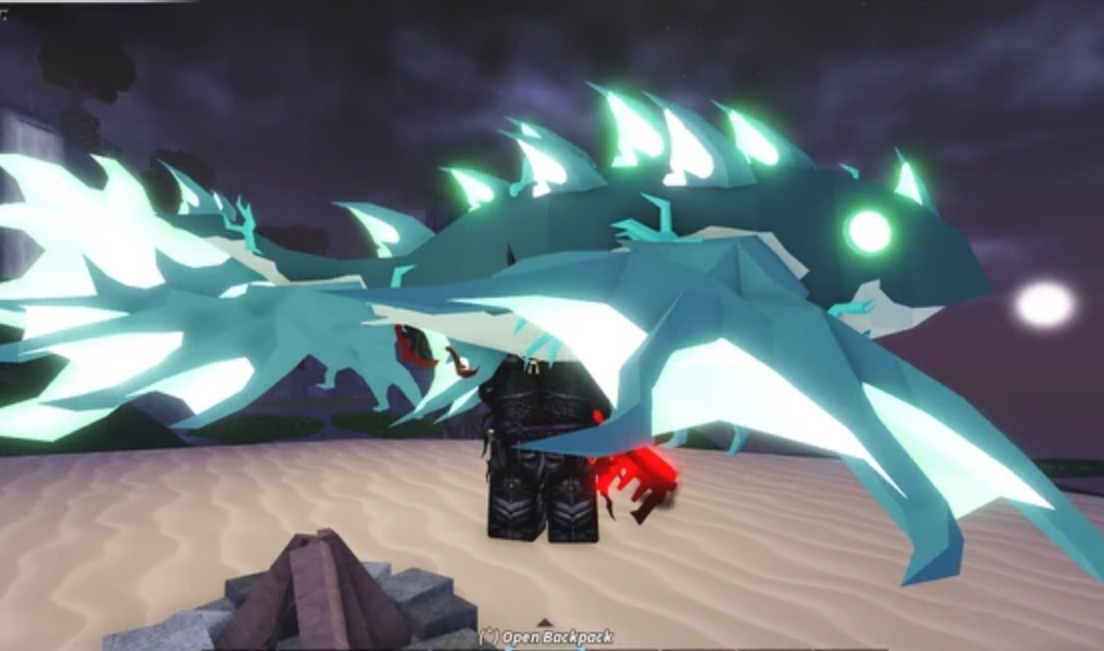The height and width of the screenshot is (651, 1104).
Task: Open the backpack with the arrow button
Action: click(x=545, y=624)
